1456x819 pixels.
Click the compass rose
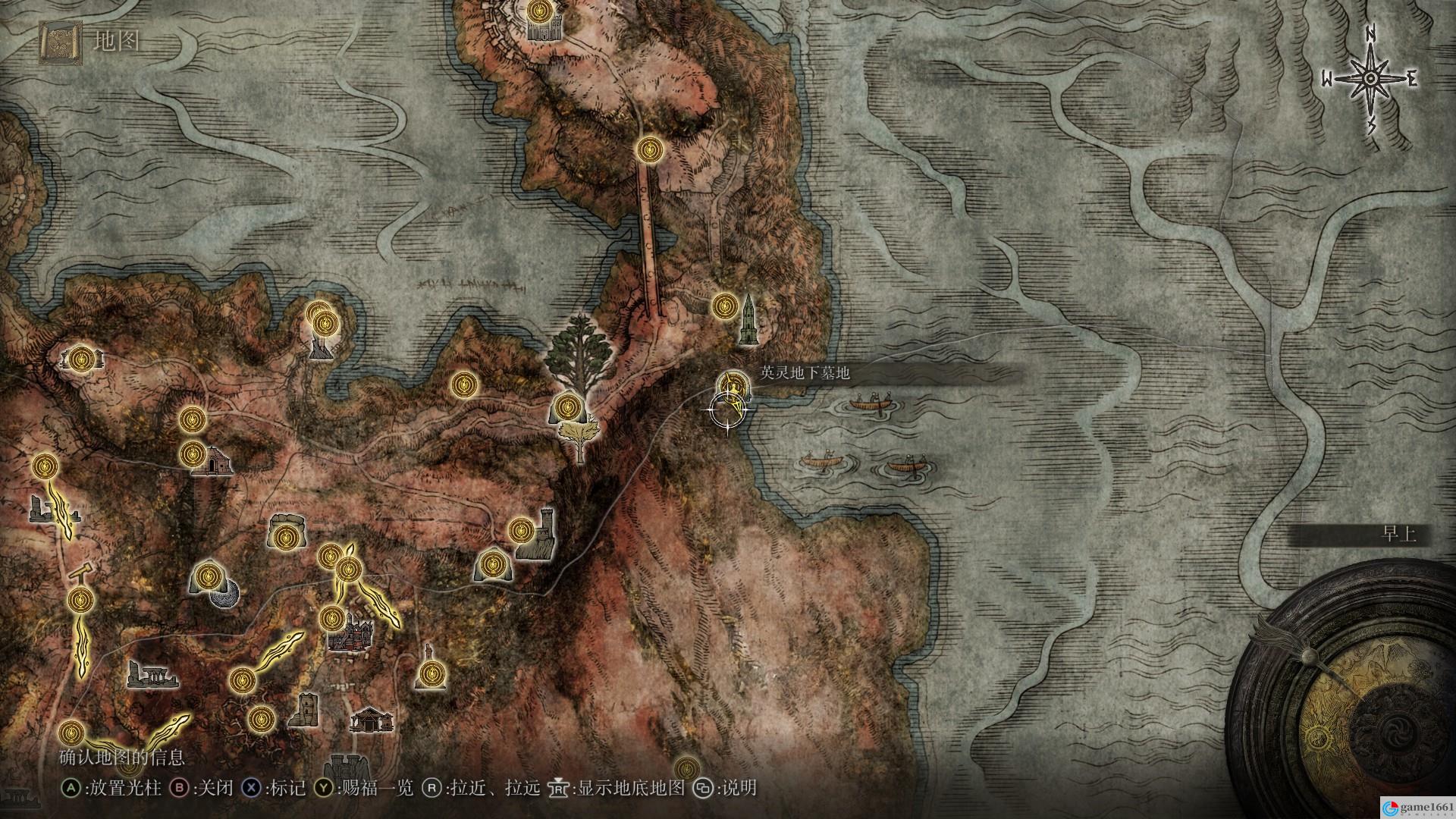tap(1371, 78)
